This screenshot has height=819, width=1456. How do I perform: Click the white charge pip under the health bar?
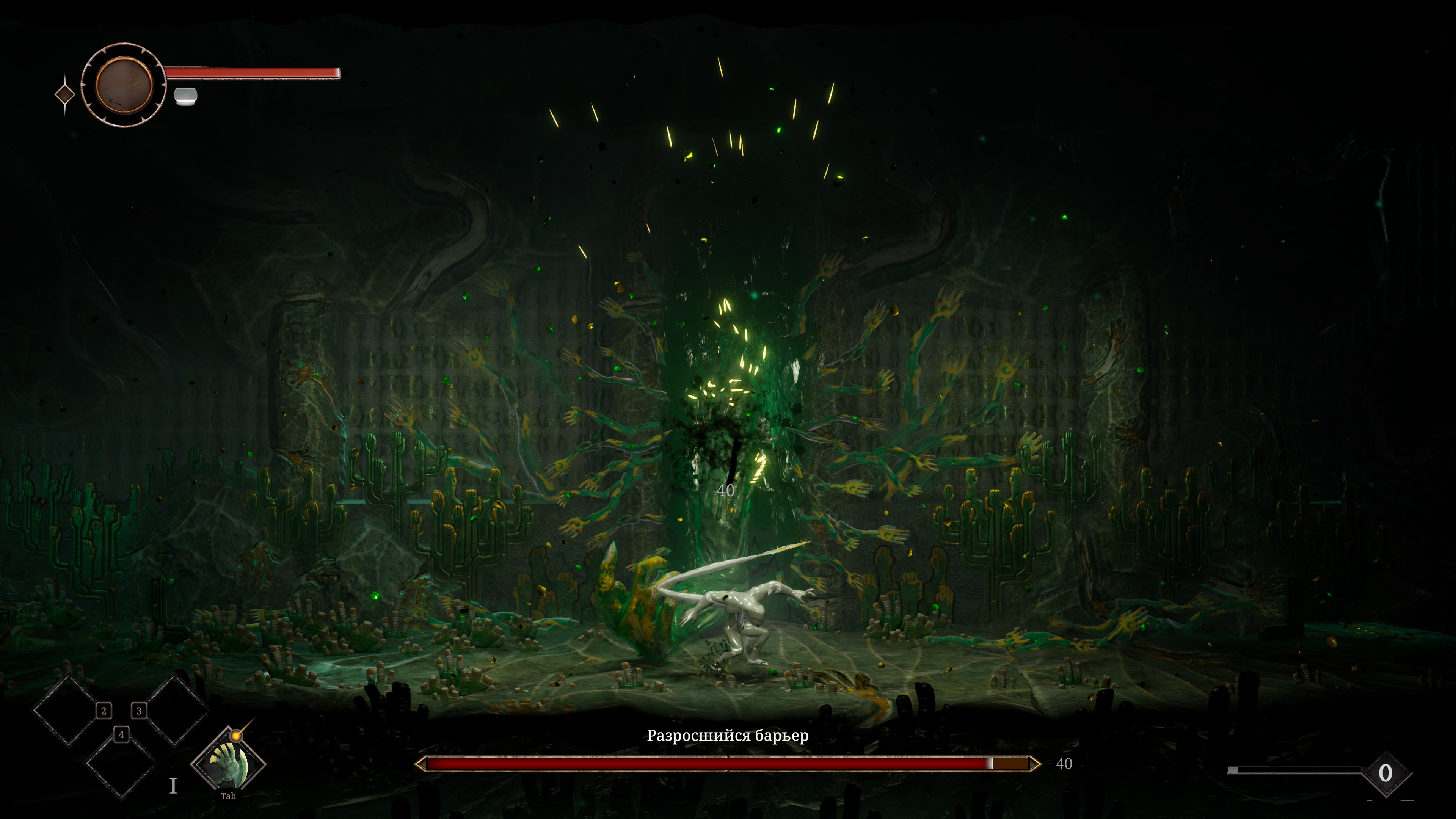pyautogui.click(x=185, y=97)
